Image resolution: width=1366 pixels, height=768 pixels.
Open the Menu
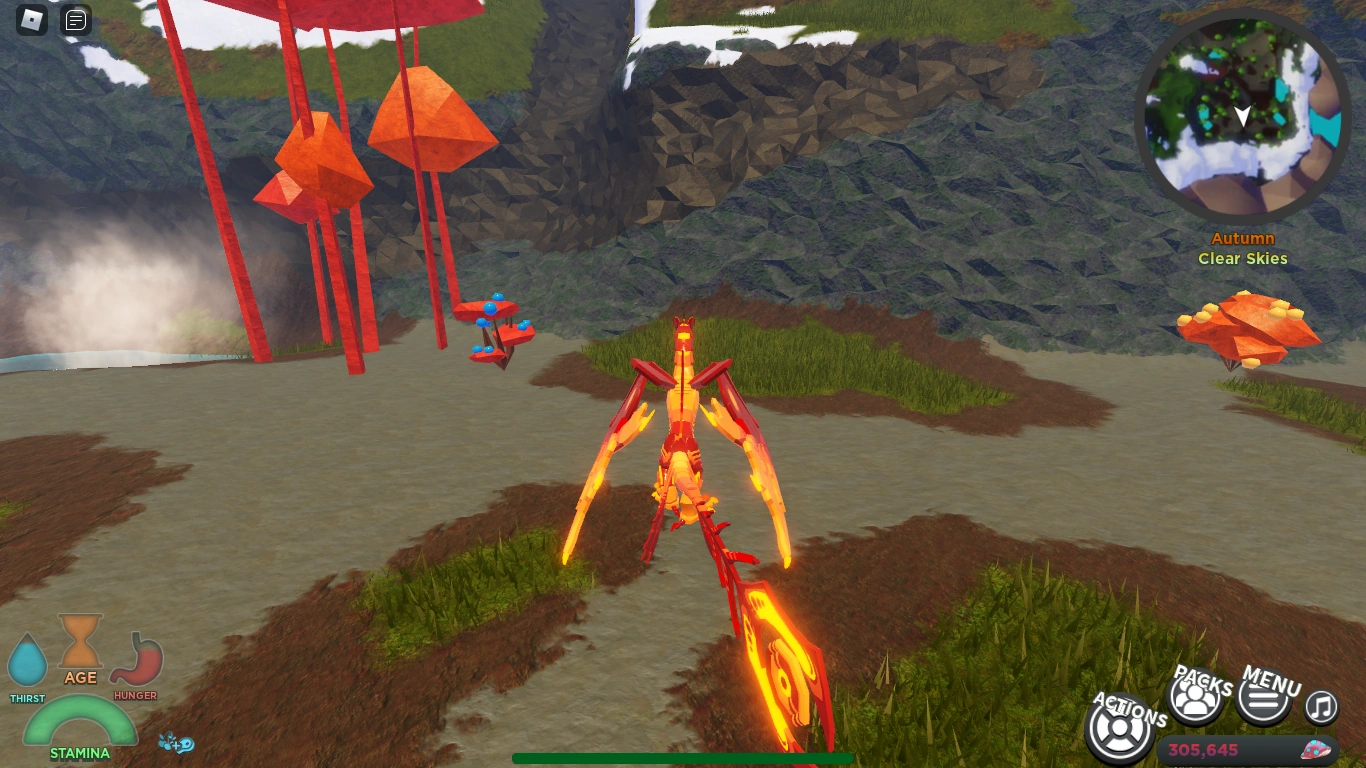(x=1262, y=696)
